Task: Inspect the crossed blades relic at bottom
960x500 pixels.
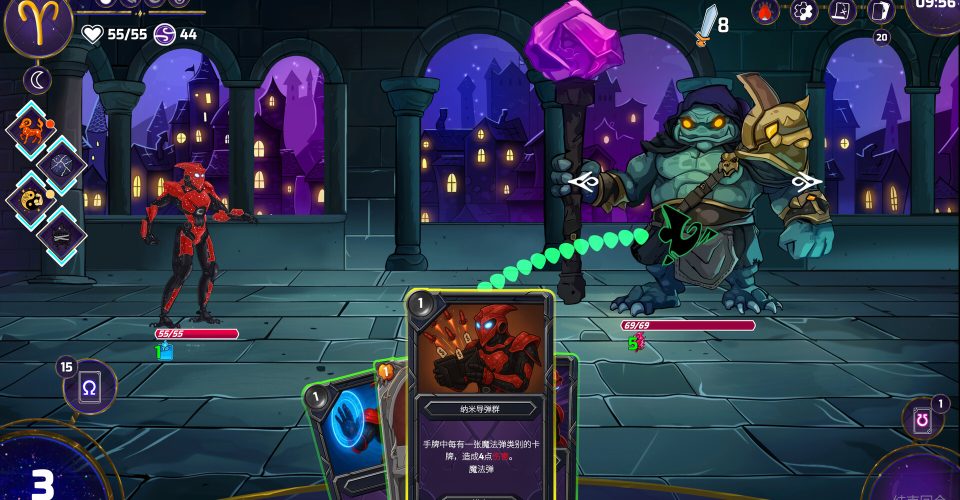Action: (x=62, y=235)
